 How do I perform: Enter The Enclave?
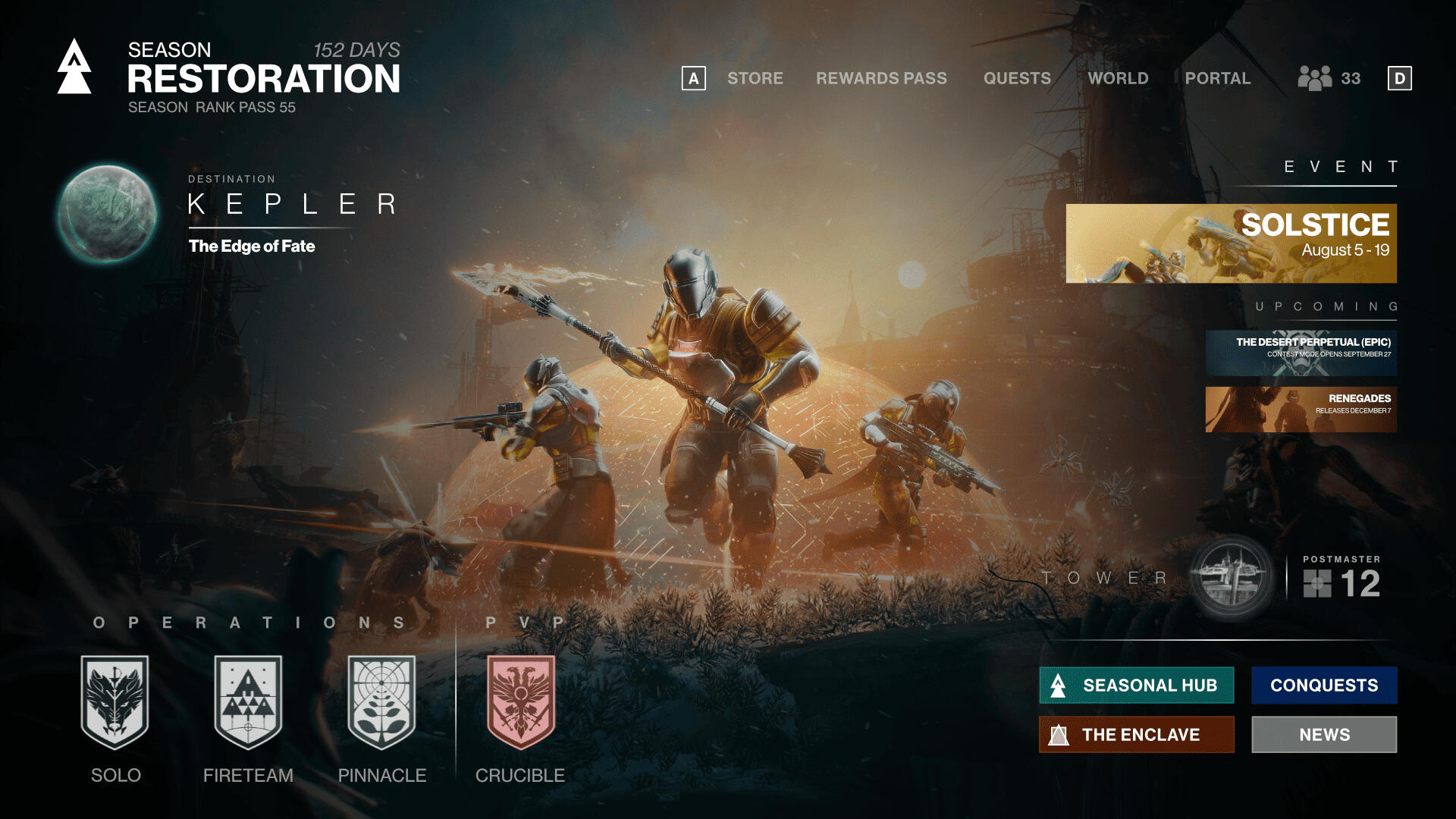coord(1136,734)
